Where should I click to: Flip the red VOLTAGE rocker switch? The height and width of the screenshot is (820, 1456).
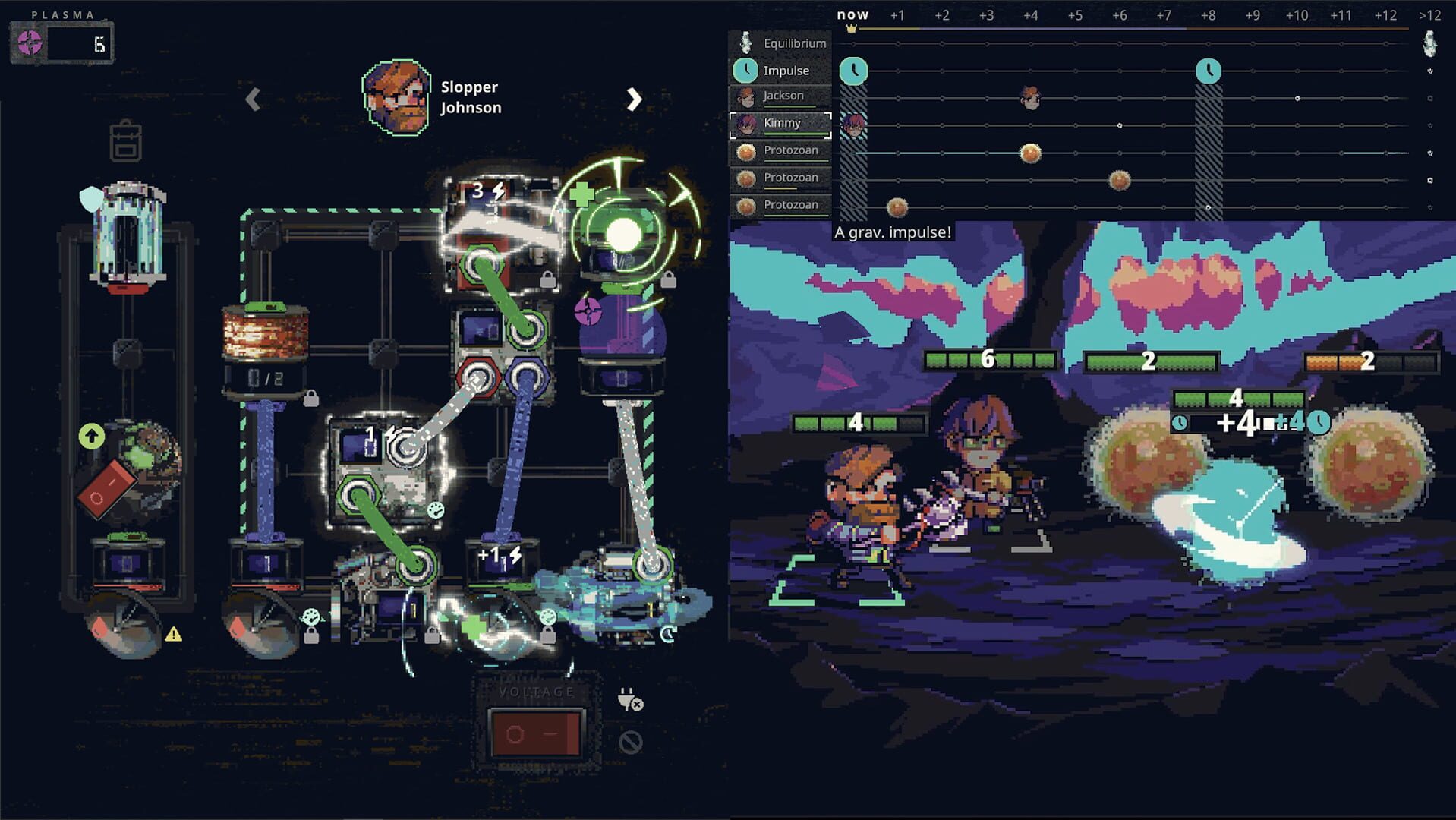537,734
